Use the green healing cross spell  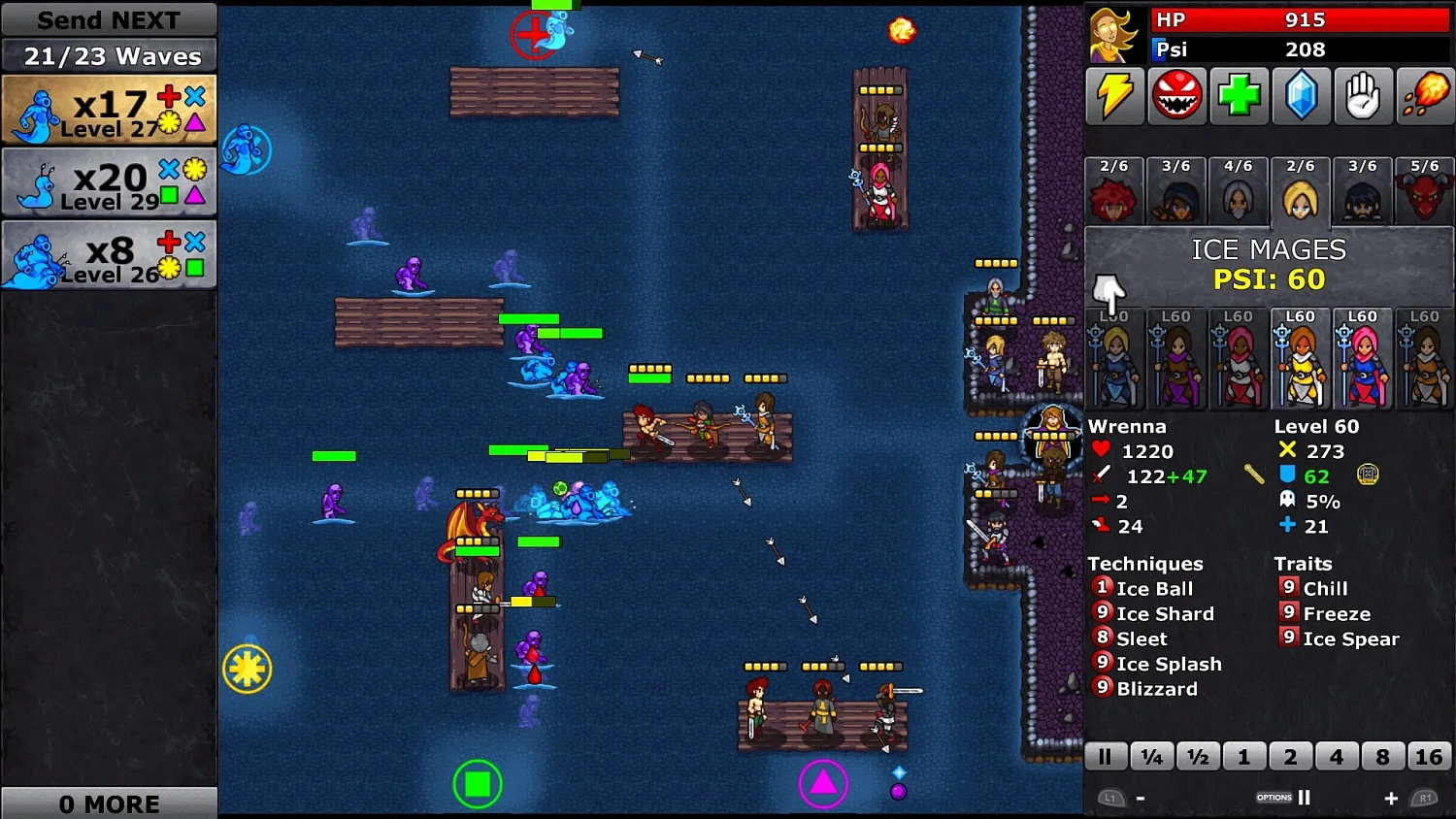click(x=1239, y=96)
